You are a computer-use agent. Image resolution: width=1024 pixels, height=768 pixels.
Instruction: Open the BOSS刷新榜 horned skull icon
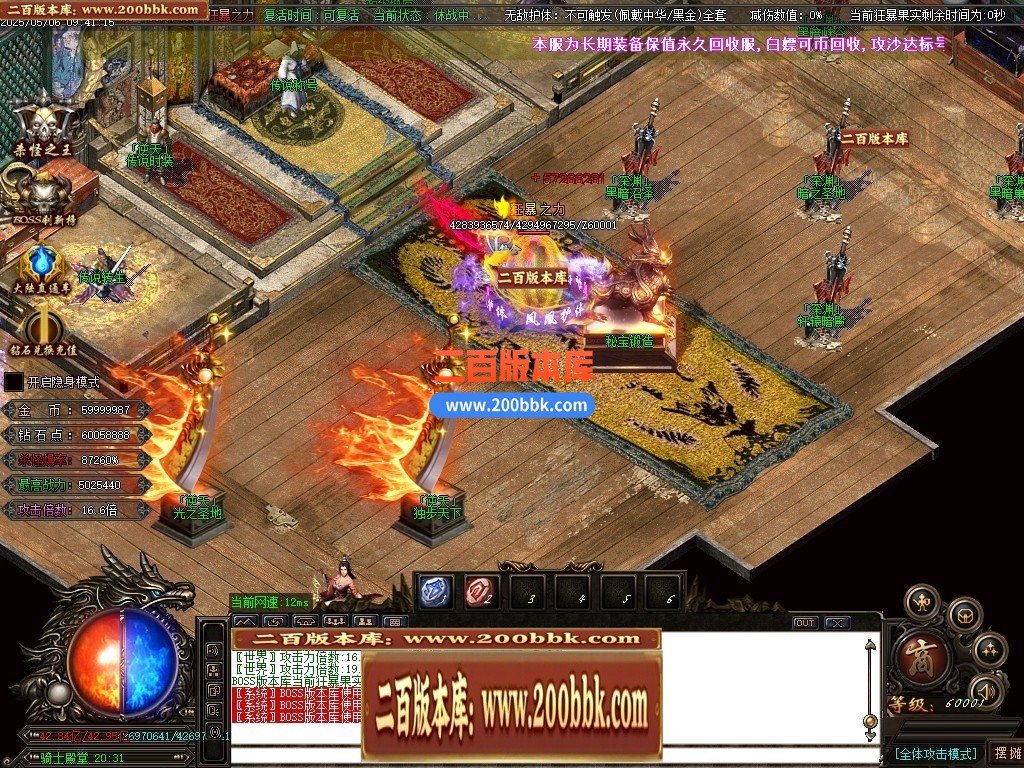coord(43,190)
